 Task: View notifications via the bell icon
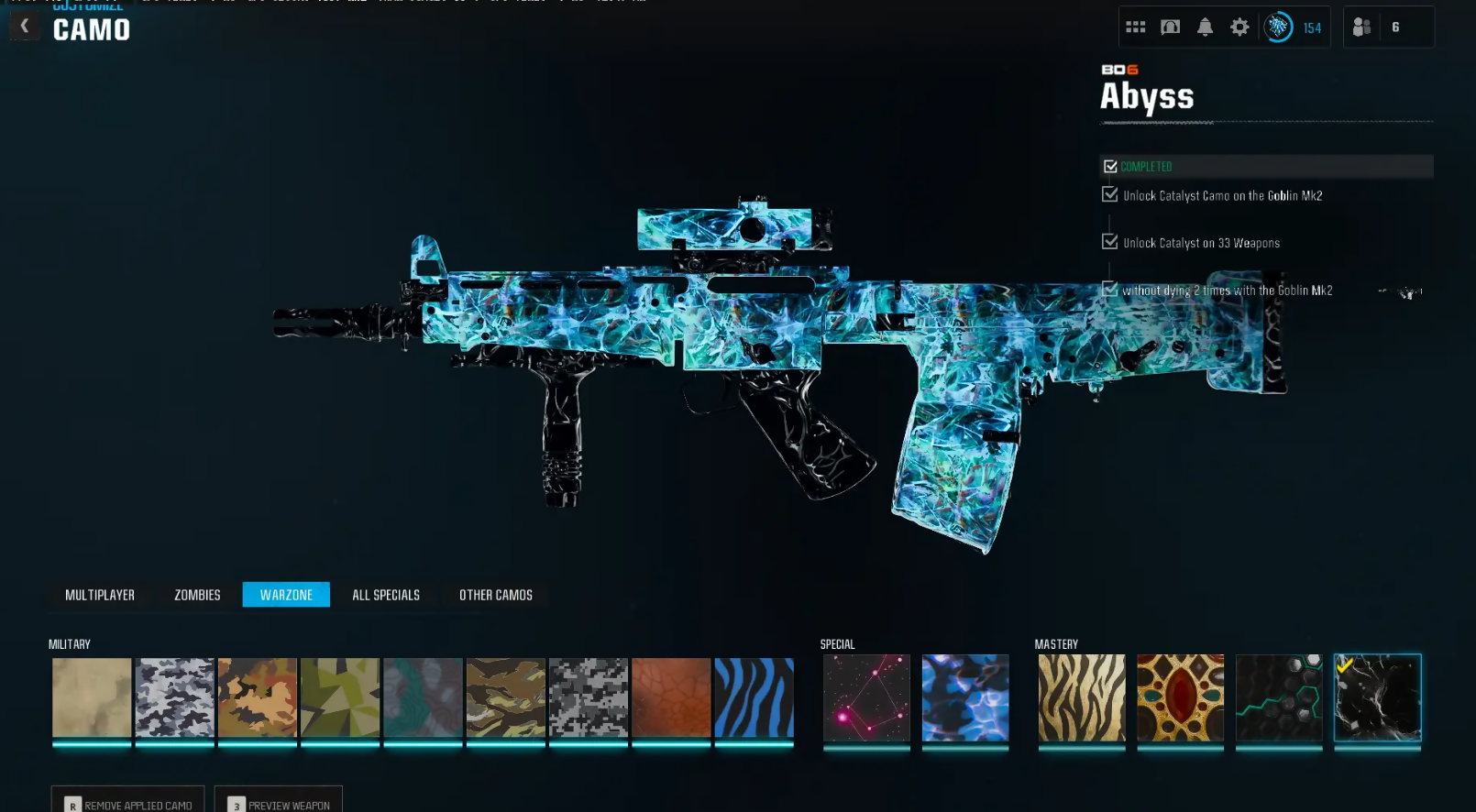tap(1205, 27)
